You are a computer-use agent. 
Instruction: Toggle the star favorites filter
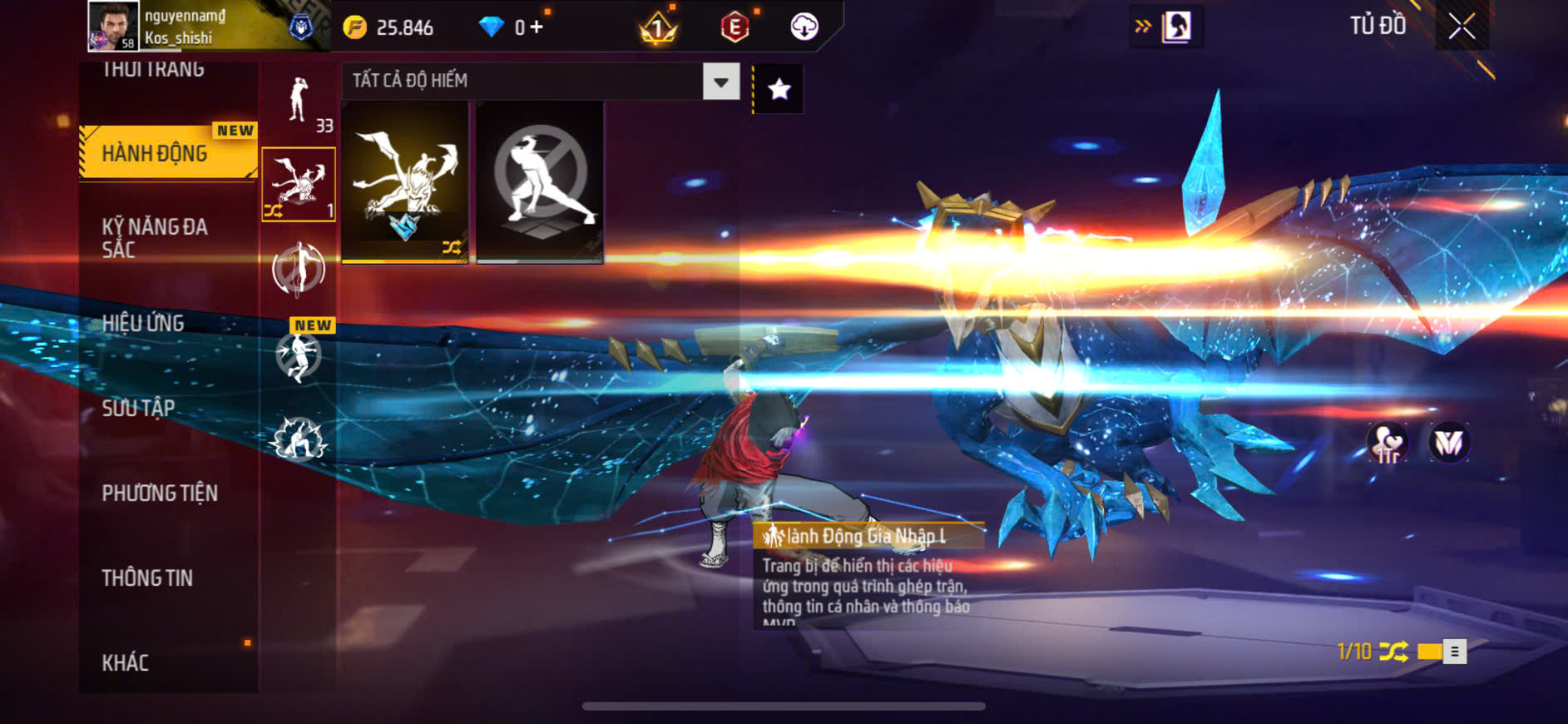pyautogui.click(x=779, y=89)
